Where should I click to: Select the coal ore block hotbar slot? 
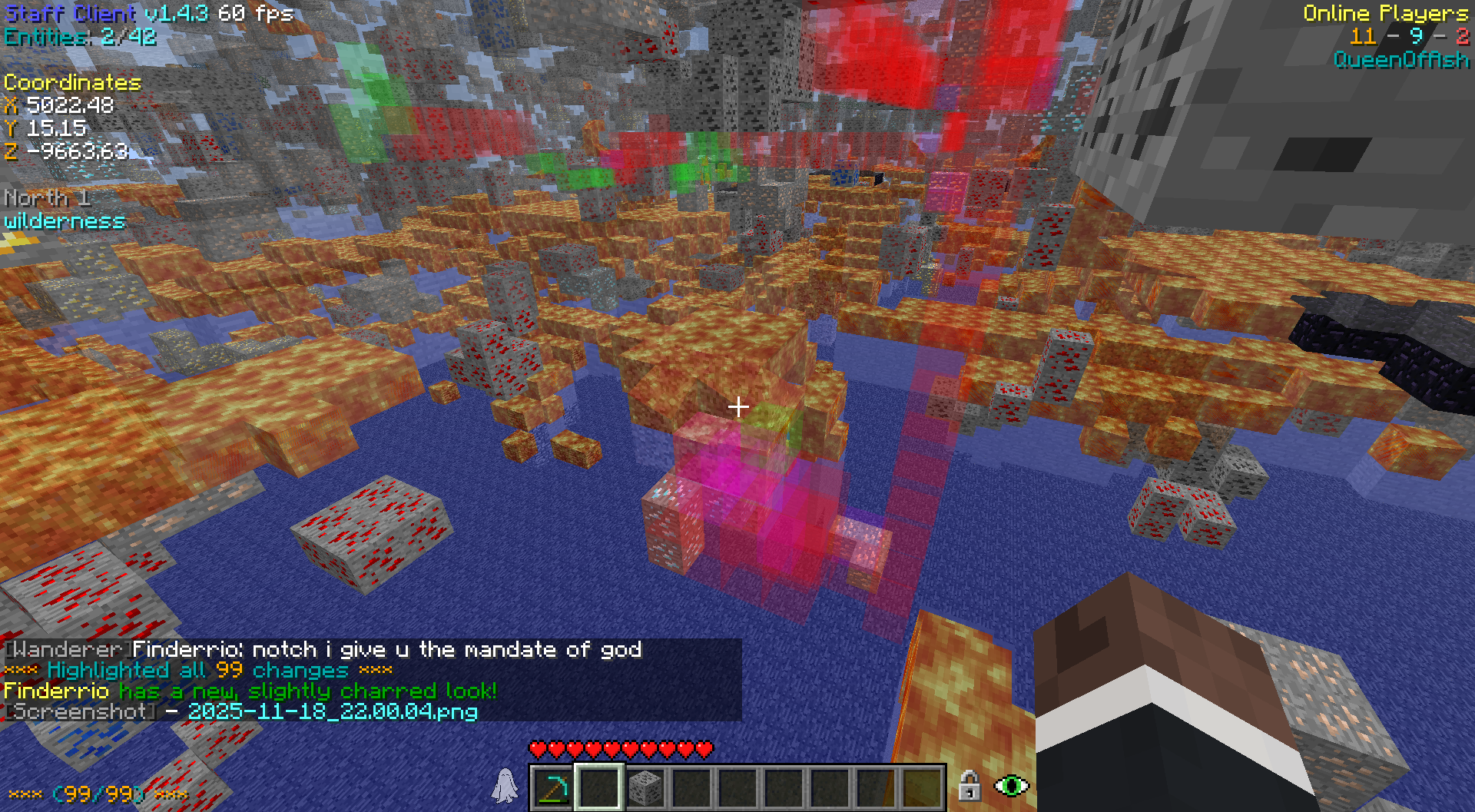coord(645,787)
